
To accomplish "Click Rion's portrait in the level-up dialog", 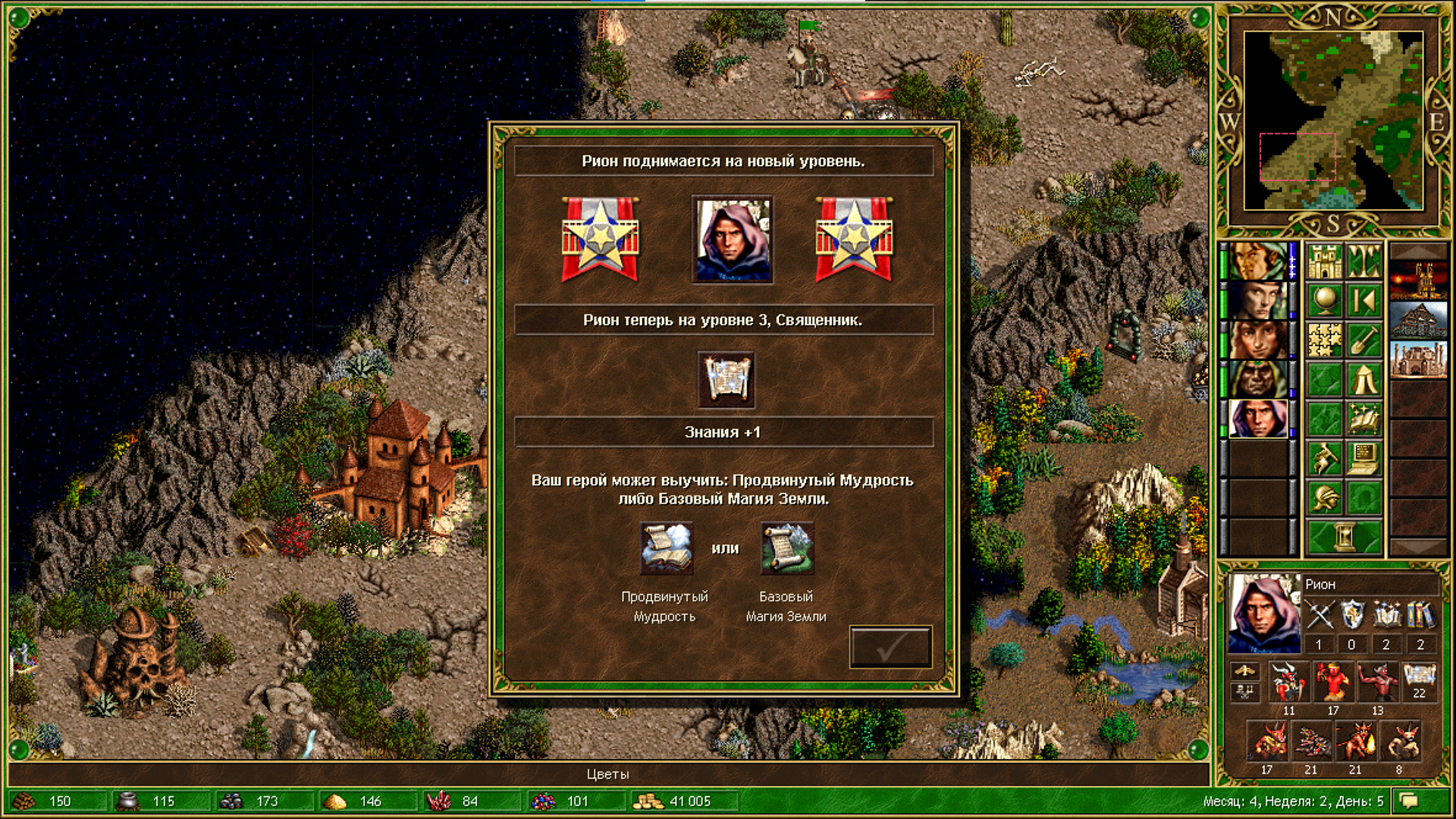I will point(732,240).
